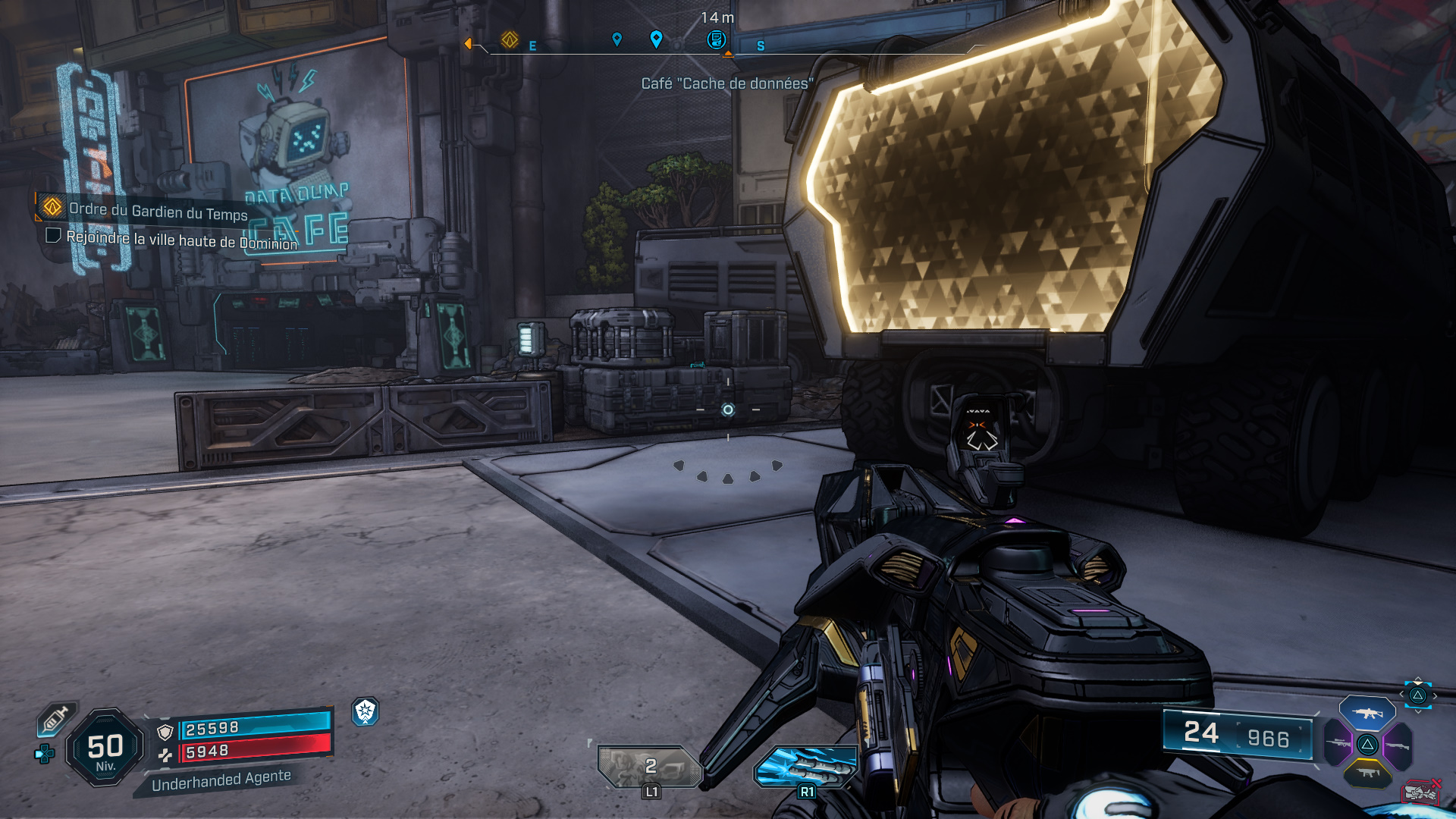Click the 'E' direction marker on the compass
1456x819 pixels.
coord(533,44)
